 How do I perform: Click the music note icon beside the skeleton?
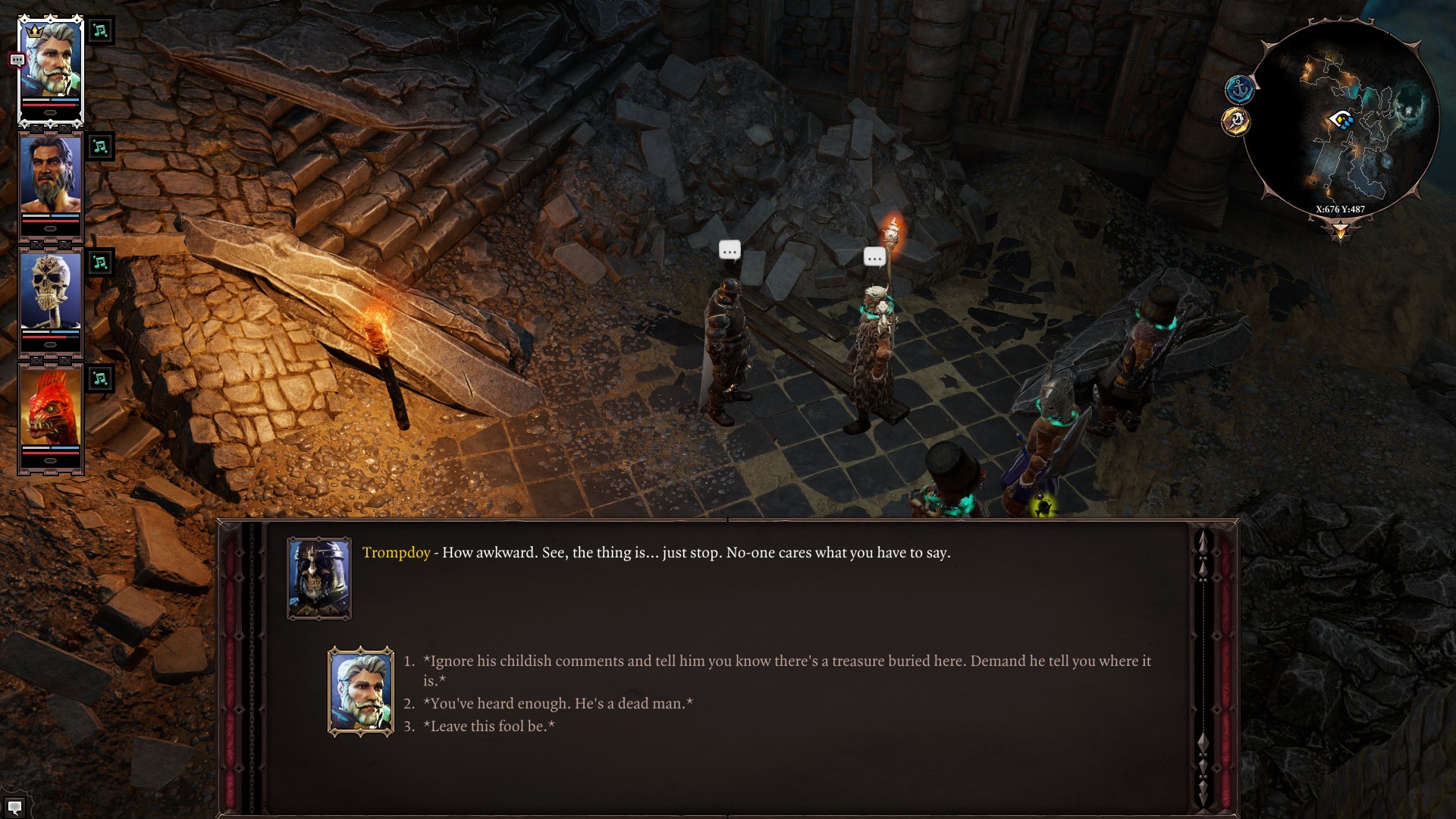coord(100,262)
